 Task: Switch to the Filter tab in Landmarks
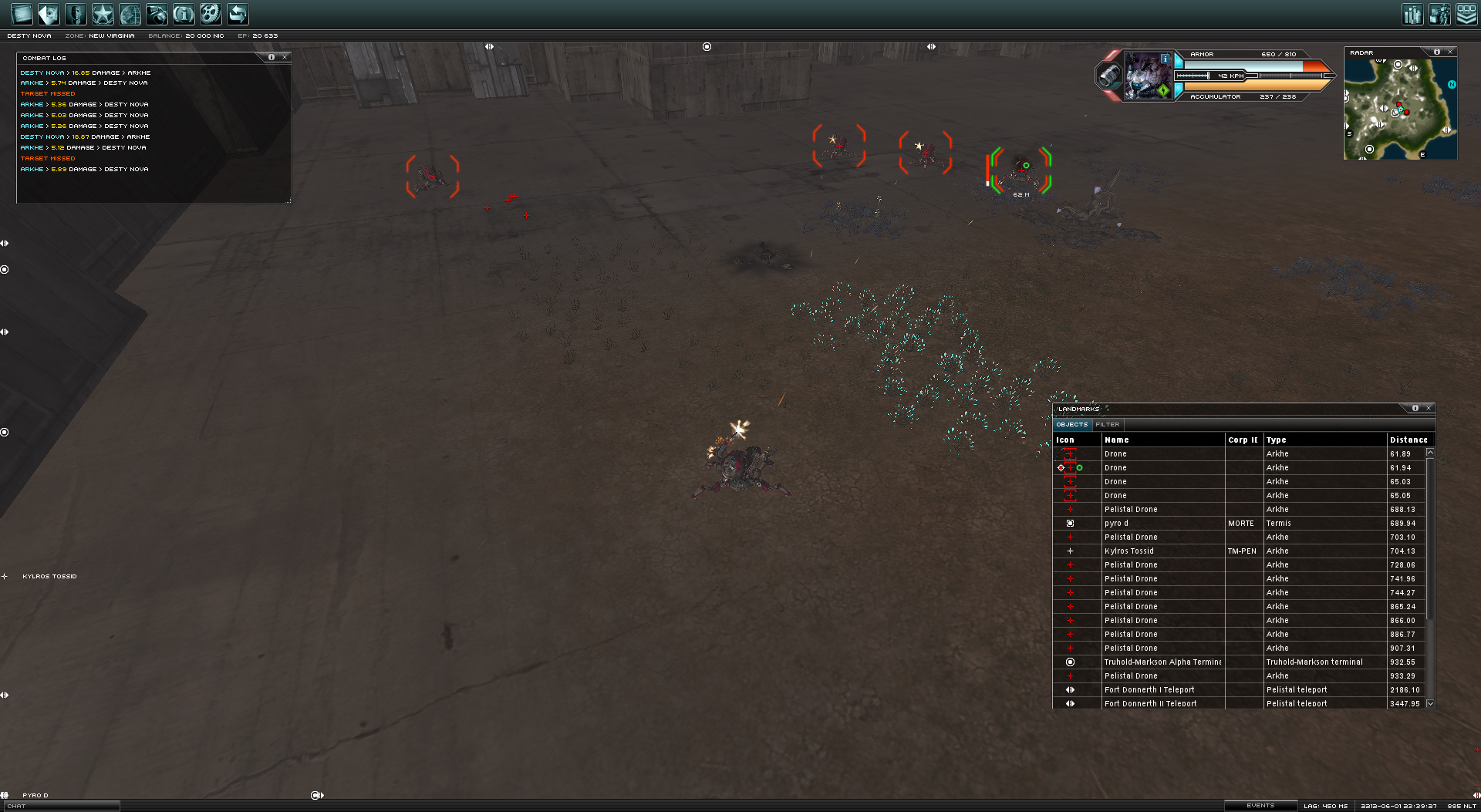tap(1107, 425)
